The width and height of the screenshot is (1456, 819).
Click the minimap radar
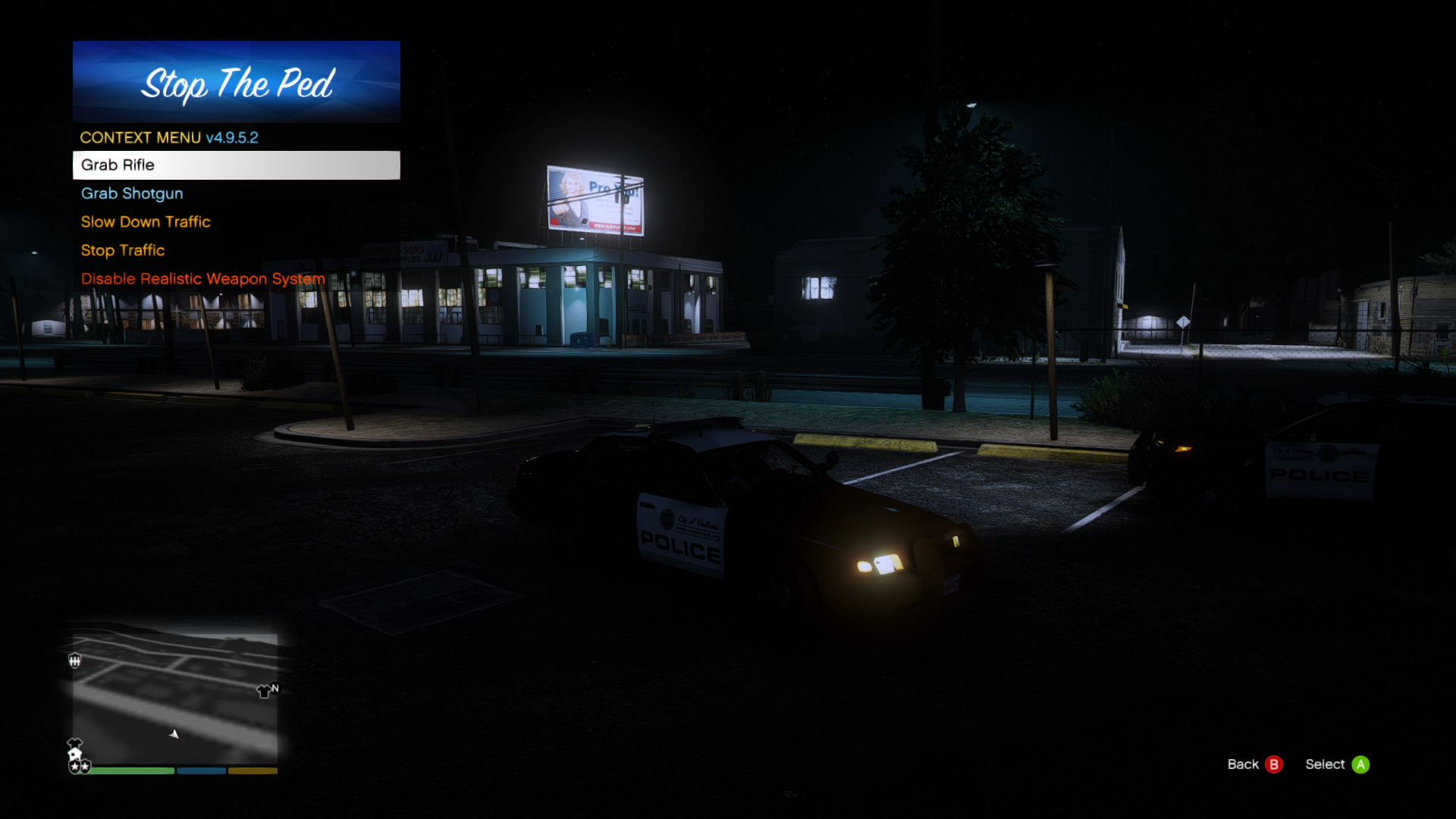point(175,698)
